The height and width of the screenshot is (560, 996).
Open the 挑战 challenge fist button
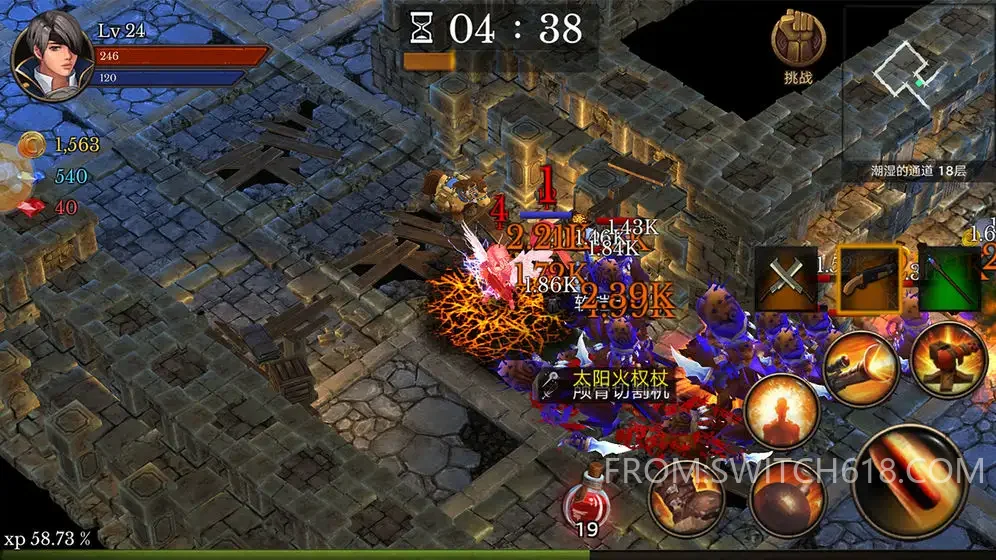point(798,45)
